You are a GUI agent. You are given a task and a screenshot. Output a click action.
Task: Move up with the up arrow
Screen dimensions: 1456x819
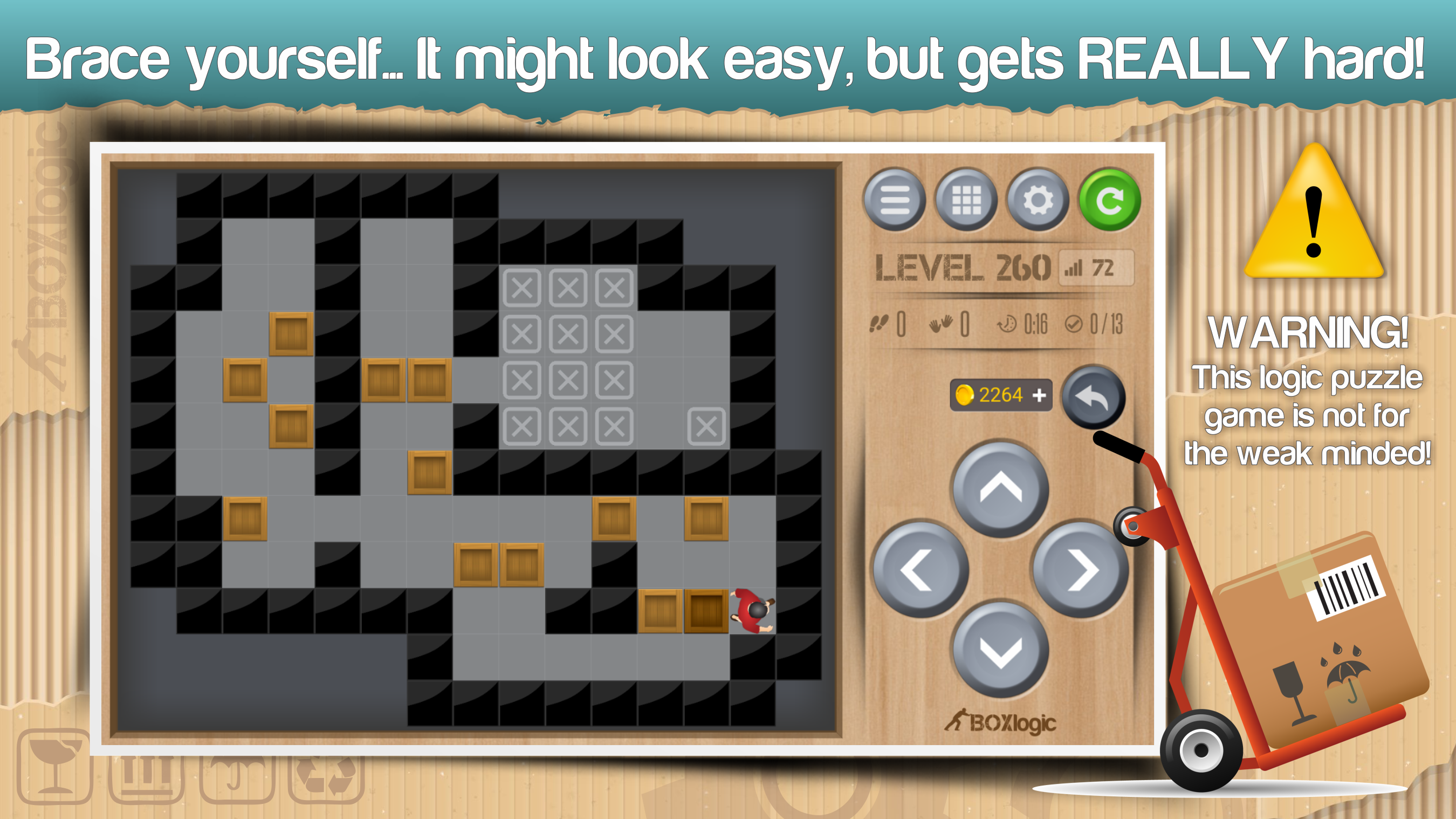(x=1000, y=489)
